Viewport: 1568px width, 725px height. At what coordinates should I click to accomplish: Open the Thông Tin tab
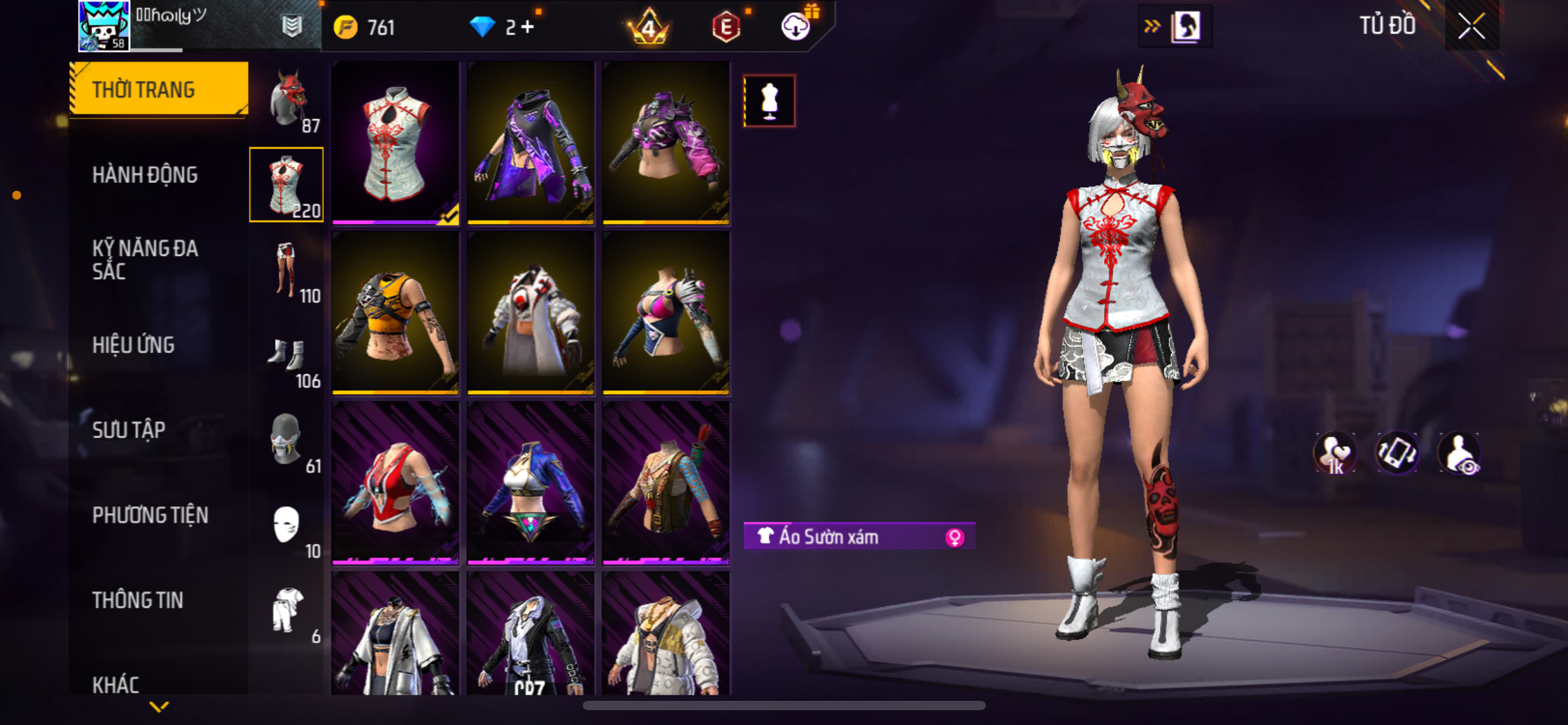[137, 600]
